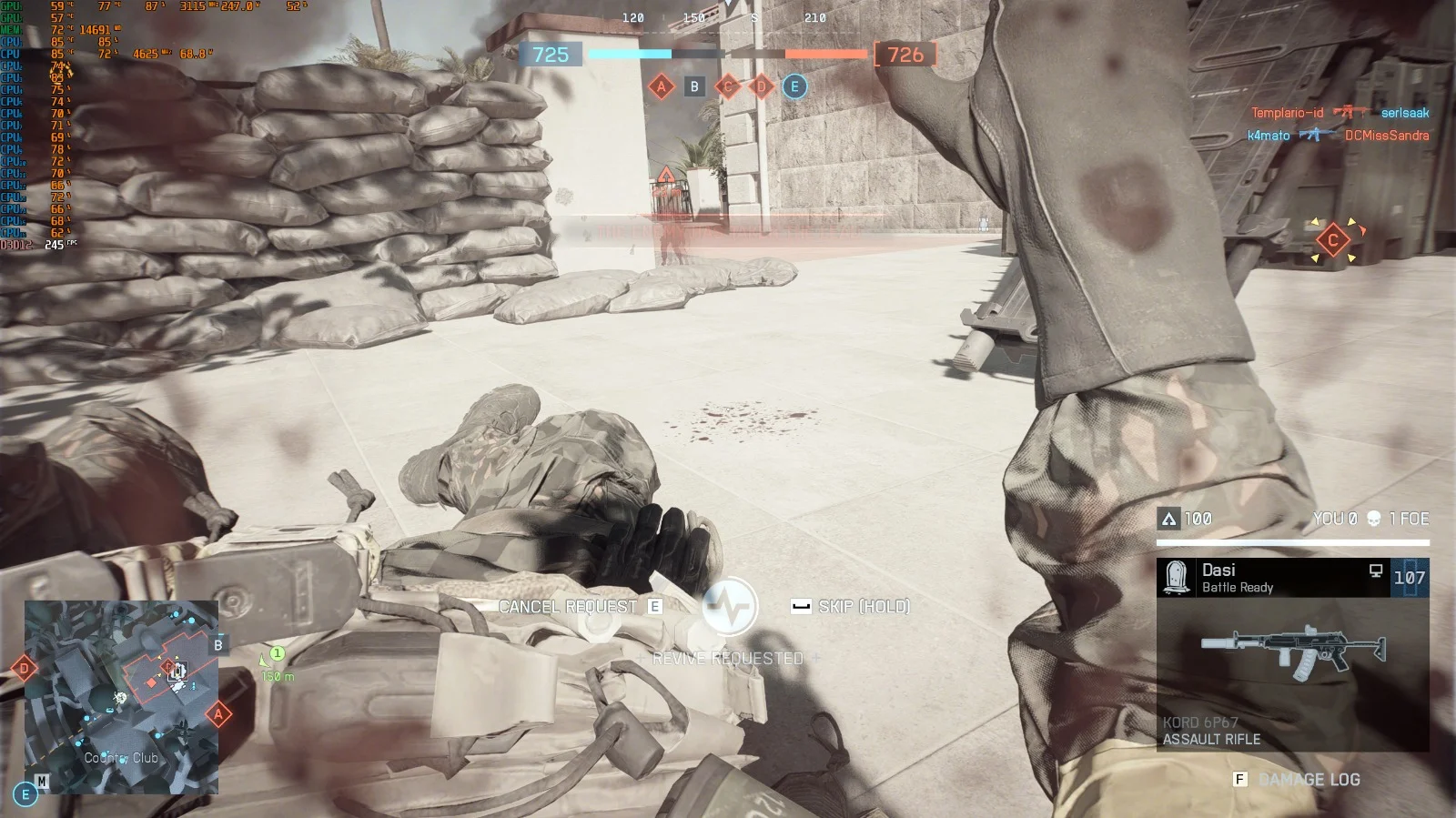This screenshot has width=1456, height=818.
Task: Expand the minimap via M
Action: pos(42,779)
